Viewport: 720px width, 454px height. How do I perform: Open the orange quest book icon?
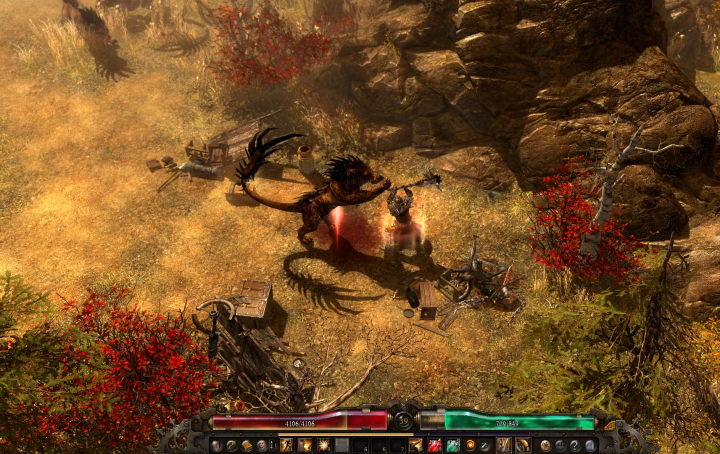click(246, 445)
